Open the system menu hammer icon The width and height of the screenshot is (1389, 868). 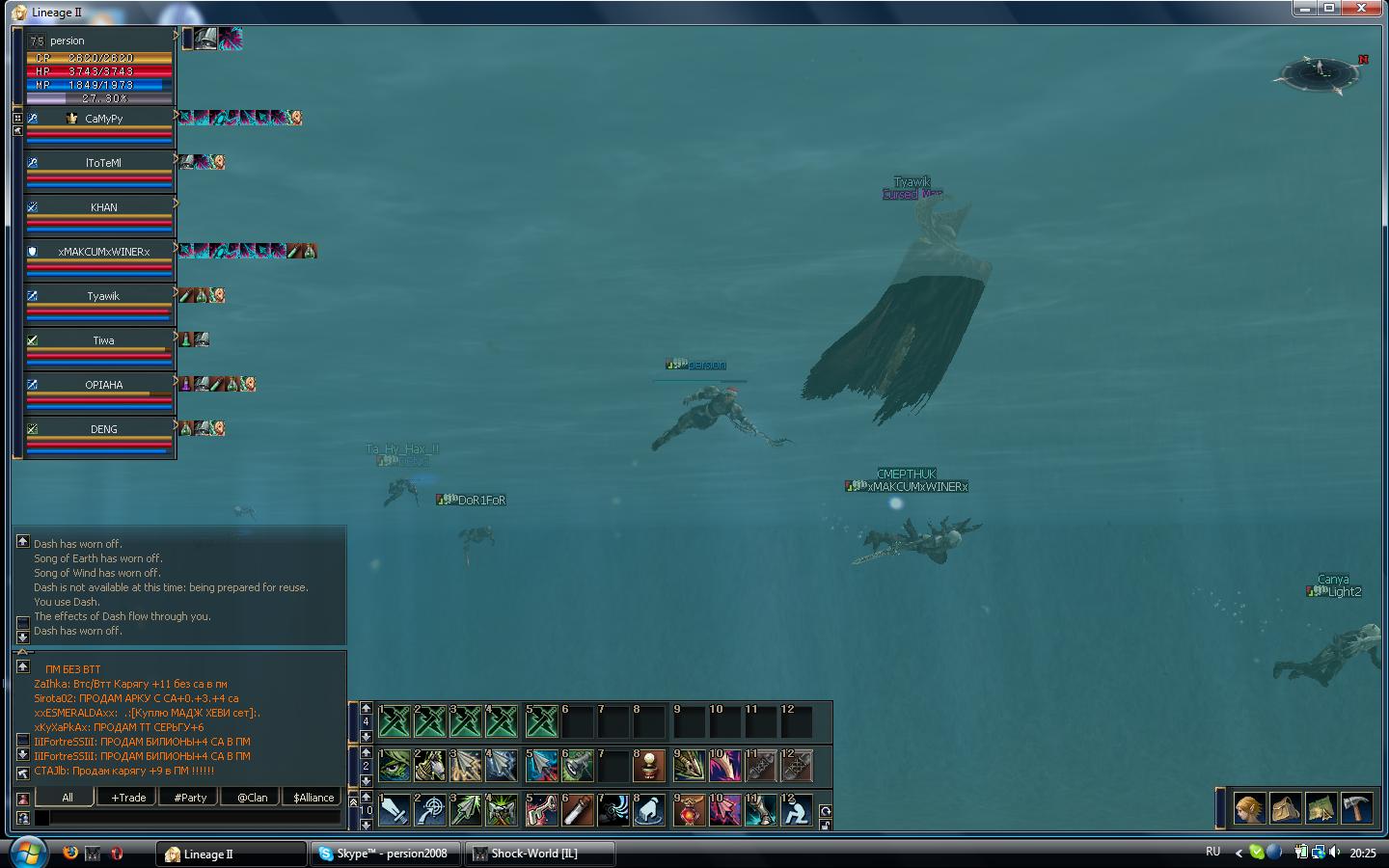point(1356,808)
